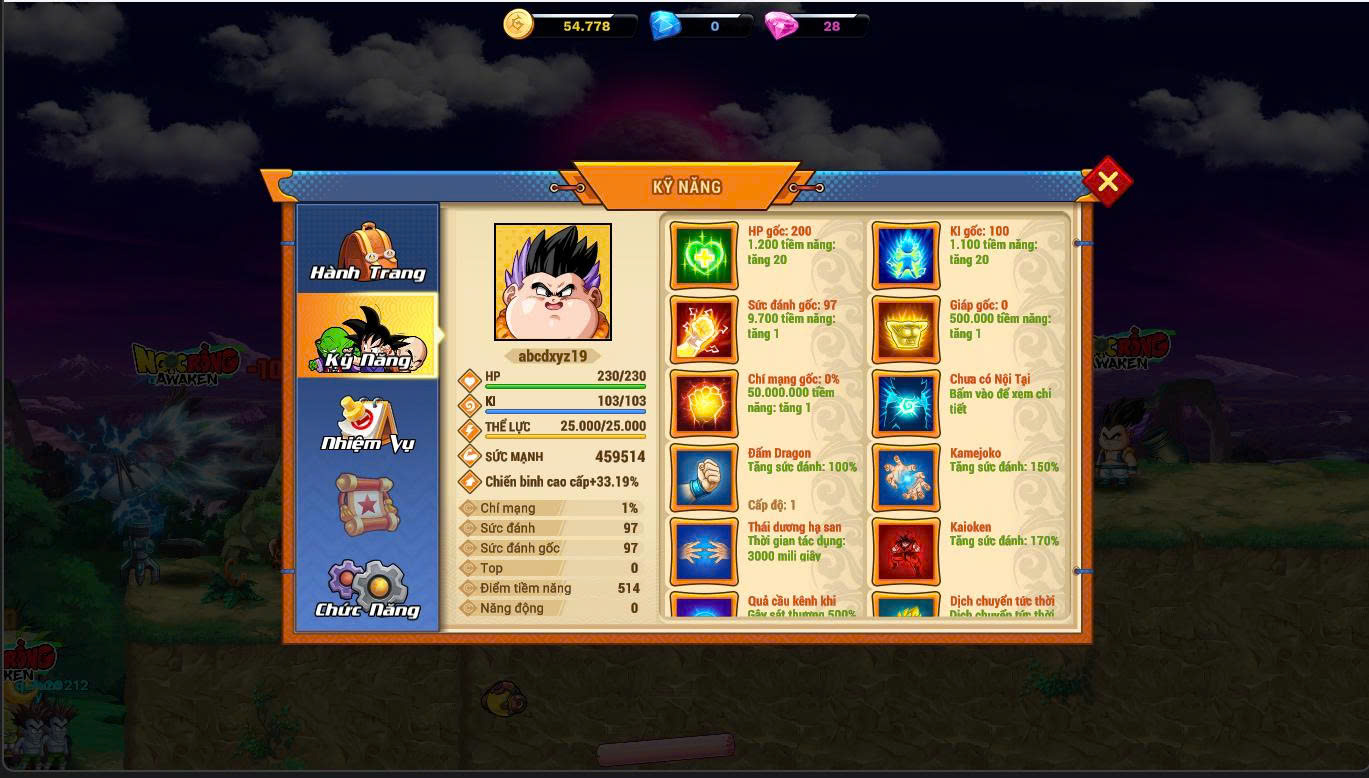Upgrade the KI gốc blue aura skill
The height and width of the screenshot is (778, 1369).
coord(906,255)
